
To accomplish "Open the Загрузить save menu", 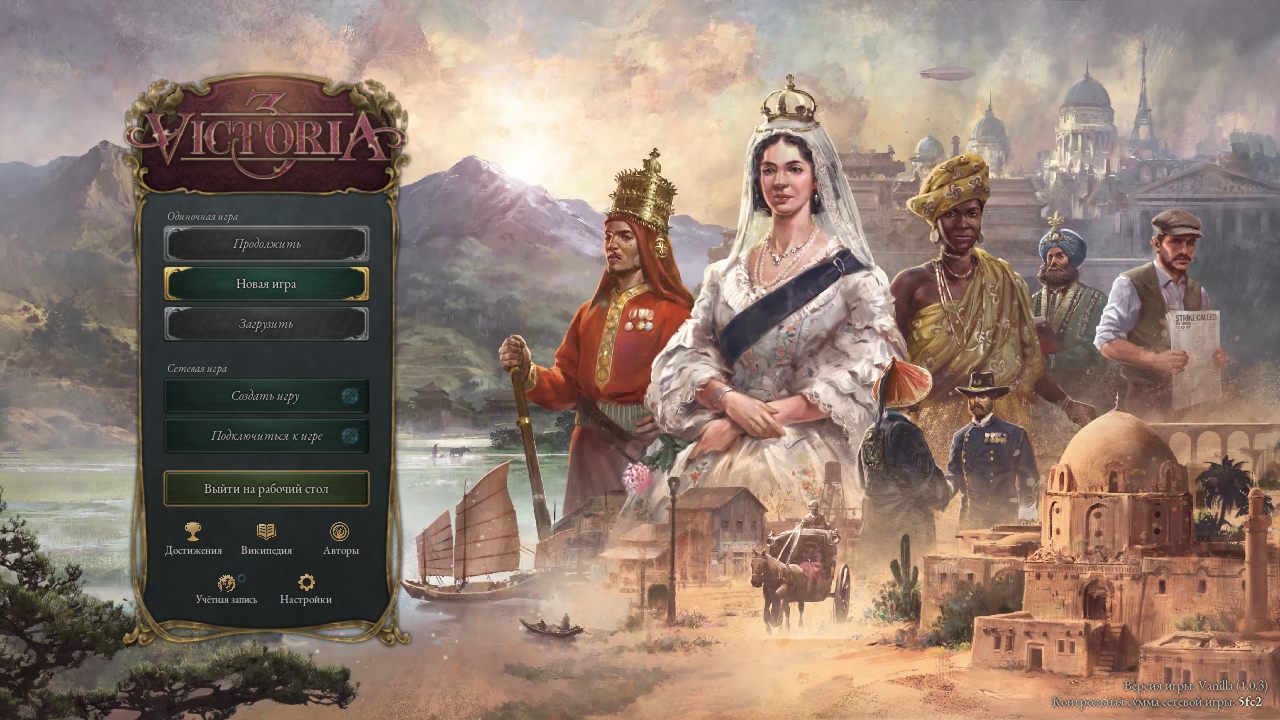I will 268,323.
